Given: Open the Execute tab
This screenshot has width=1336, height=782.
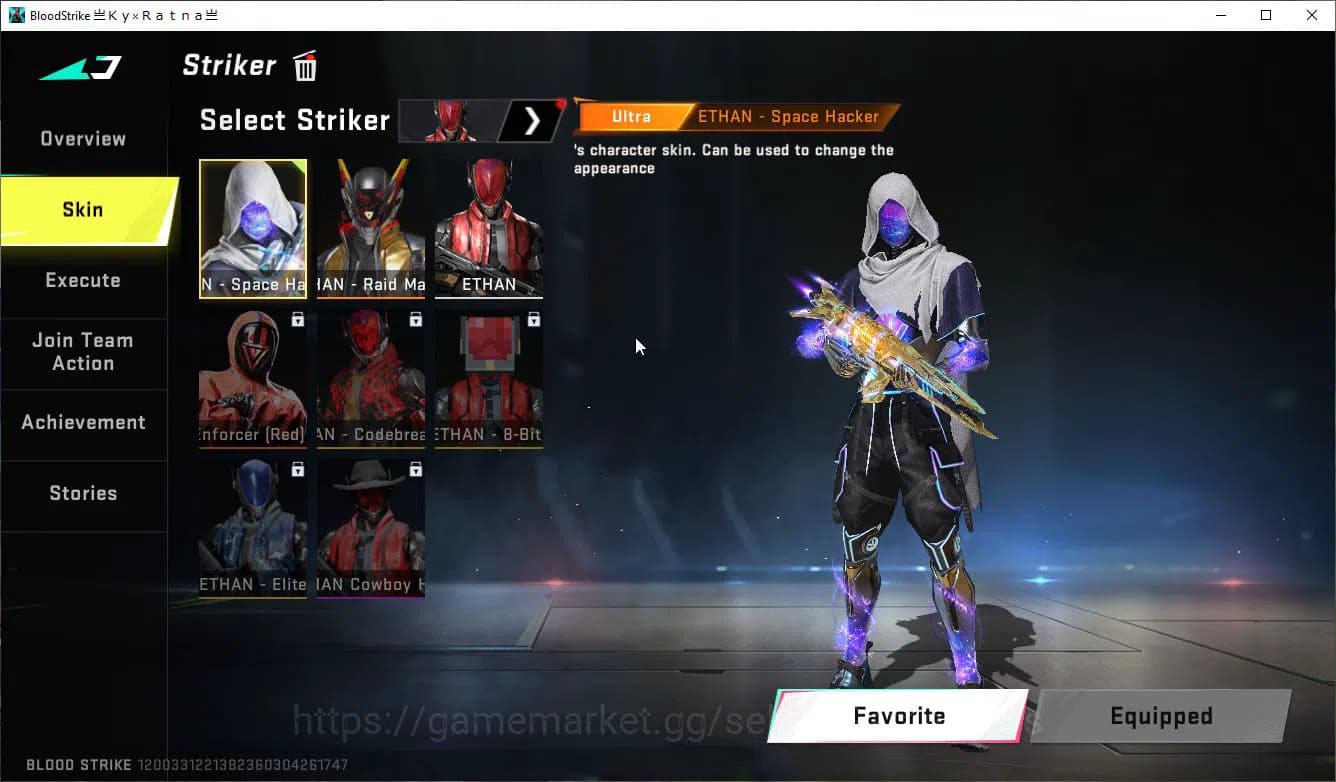Looking at the screenshot, I should coord(82,280).
